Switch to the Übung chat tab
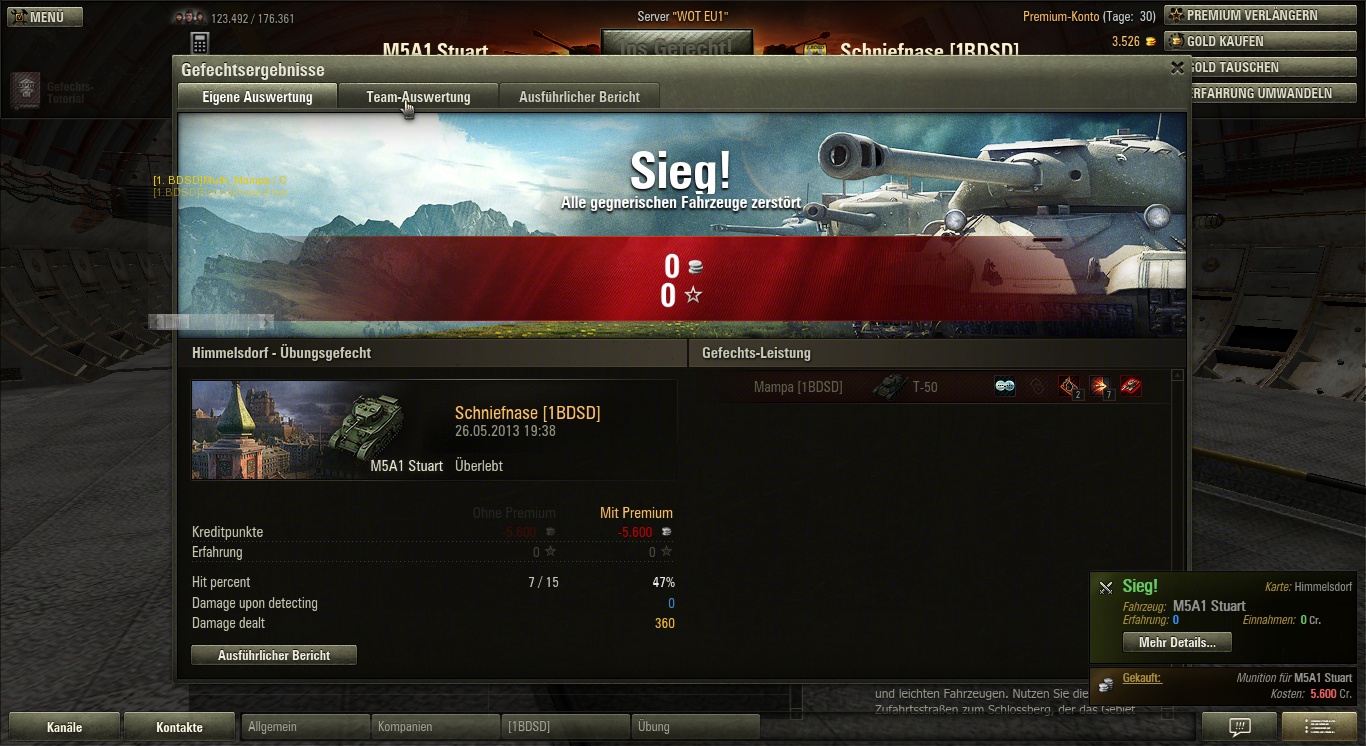Screen dimensions: 1366x746 [695, 727]
